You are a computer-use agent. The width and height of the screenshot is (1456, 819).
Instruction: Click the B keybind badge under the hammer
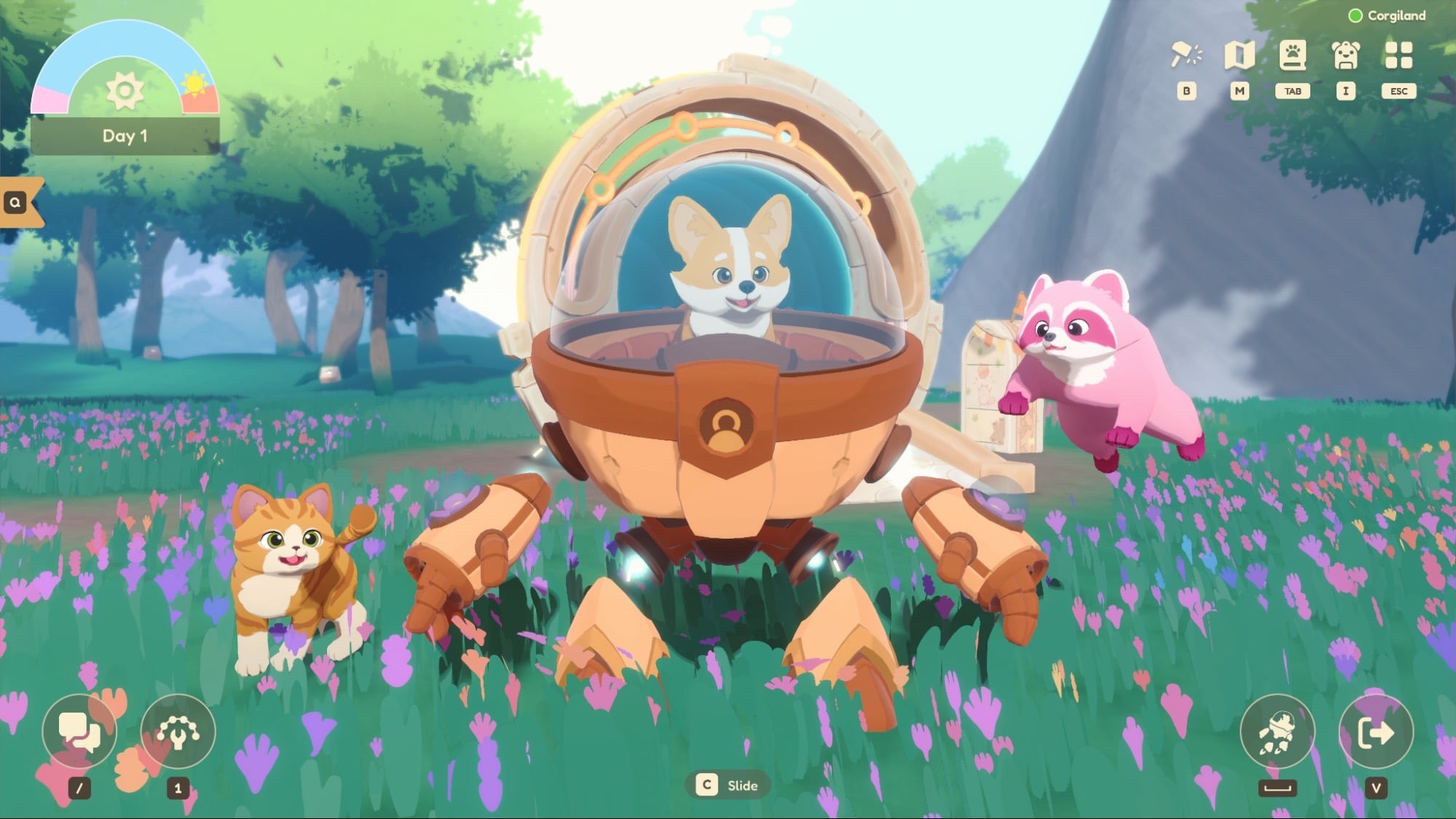click(x=1187, y=91)
